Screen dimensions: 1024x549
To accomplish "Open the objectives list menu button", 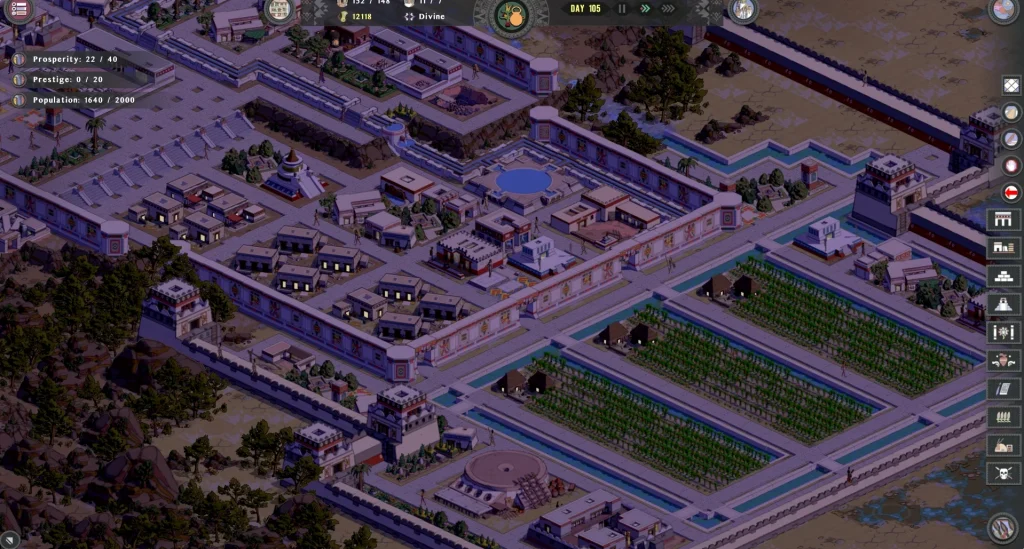I will (x=18, y=11).
